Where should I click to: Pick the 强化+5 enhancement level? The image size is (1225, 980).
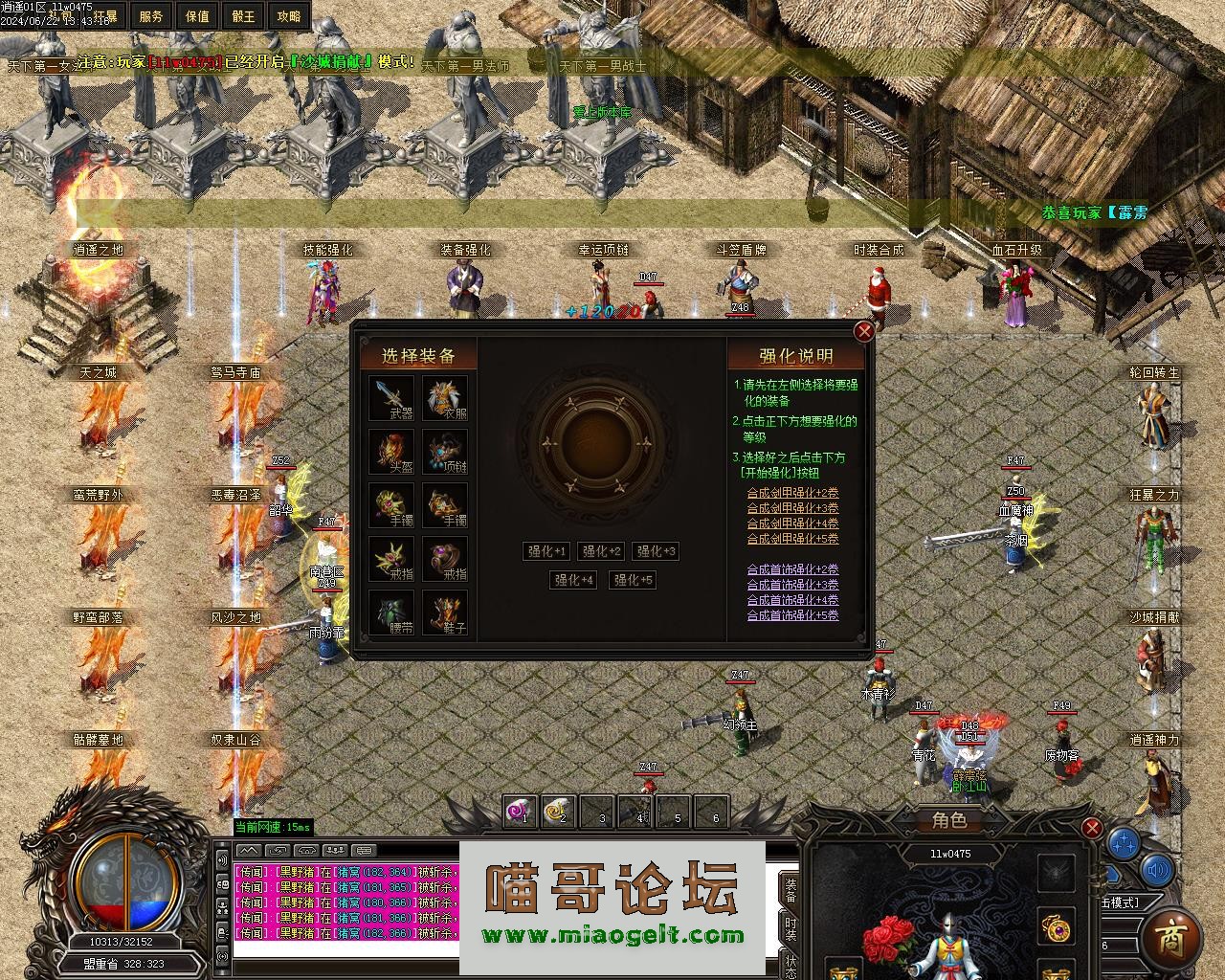[633, 580]
